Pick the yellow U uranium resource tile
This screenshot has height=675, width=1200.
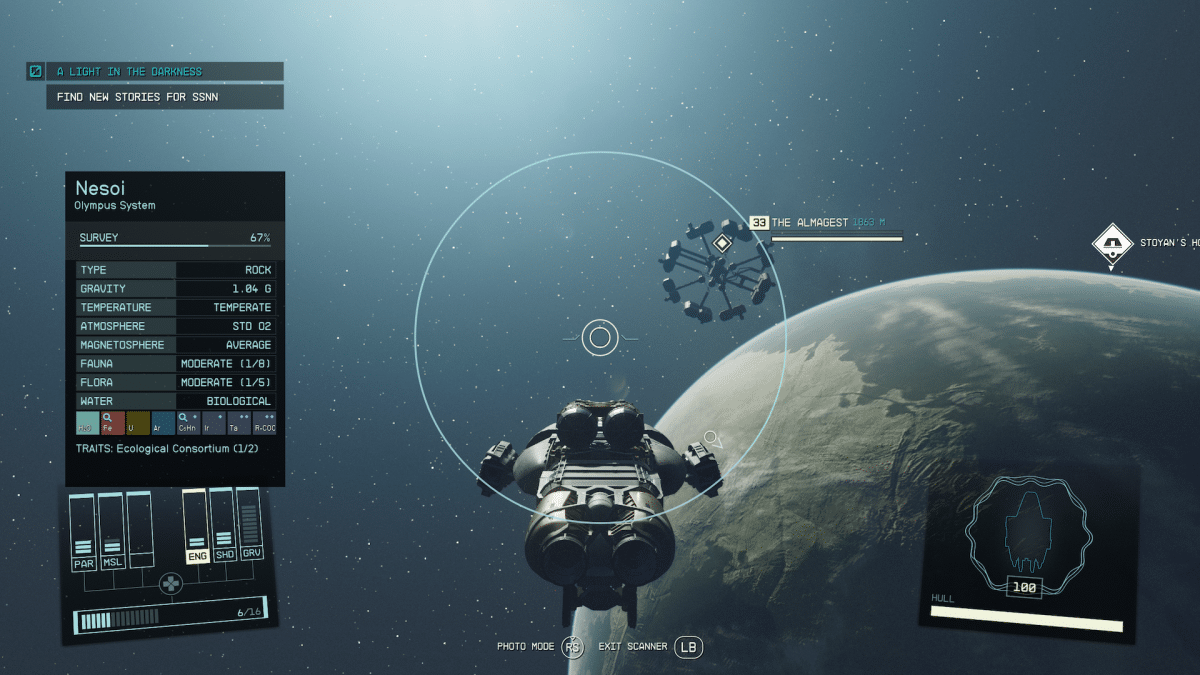click(x=137, y=422)
